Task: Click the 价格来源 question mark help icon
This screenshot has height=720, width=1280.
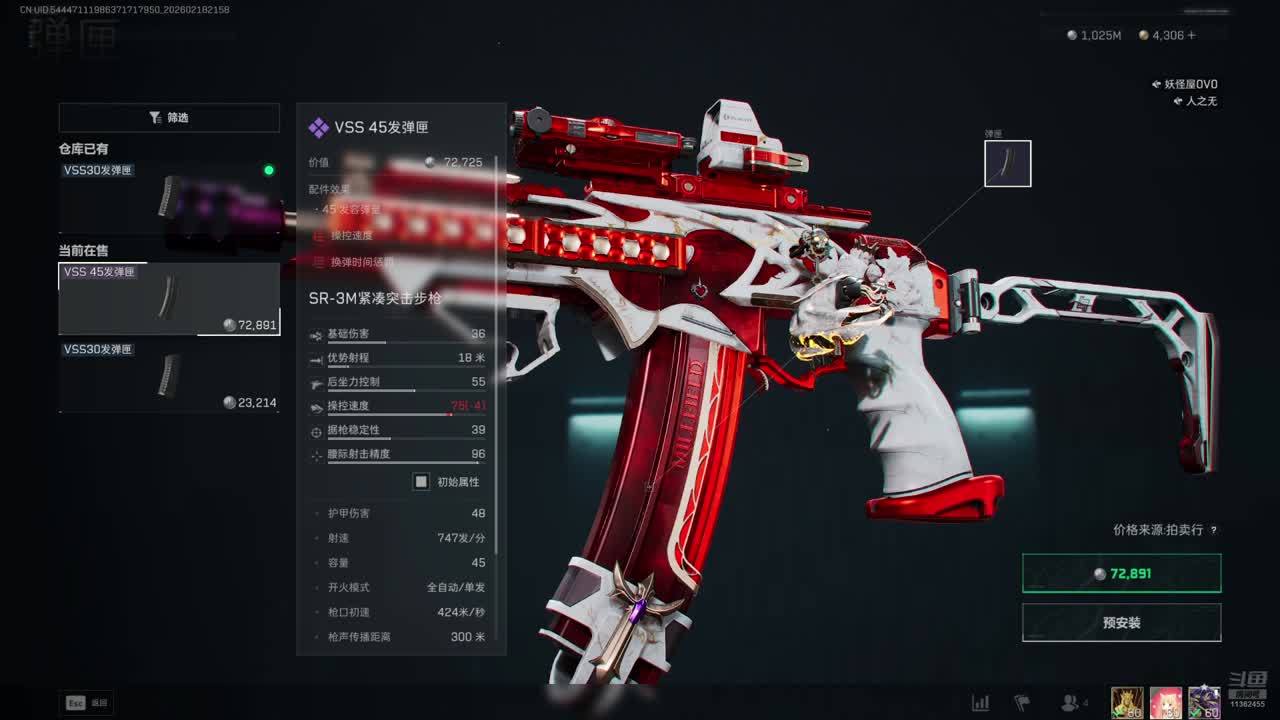Action: 1214,530
